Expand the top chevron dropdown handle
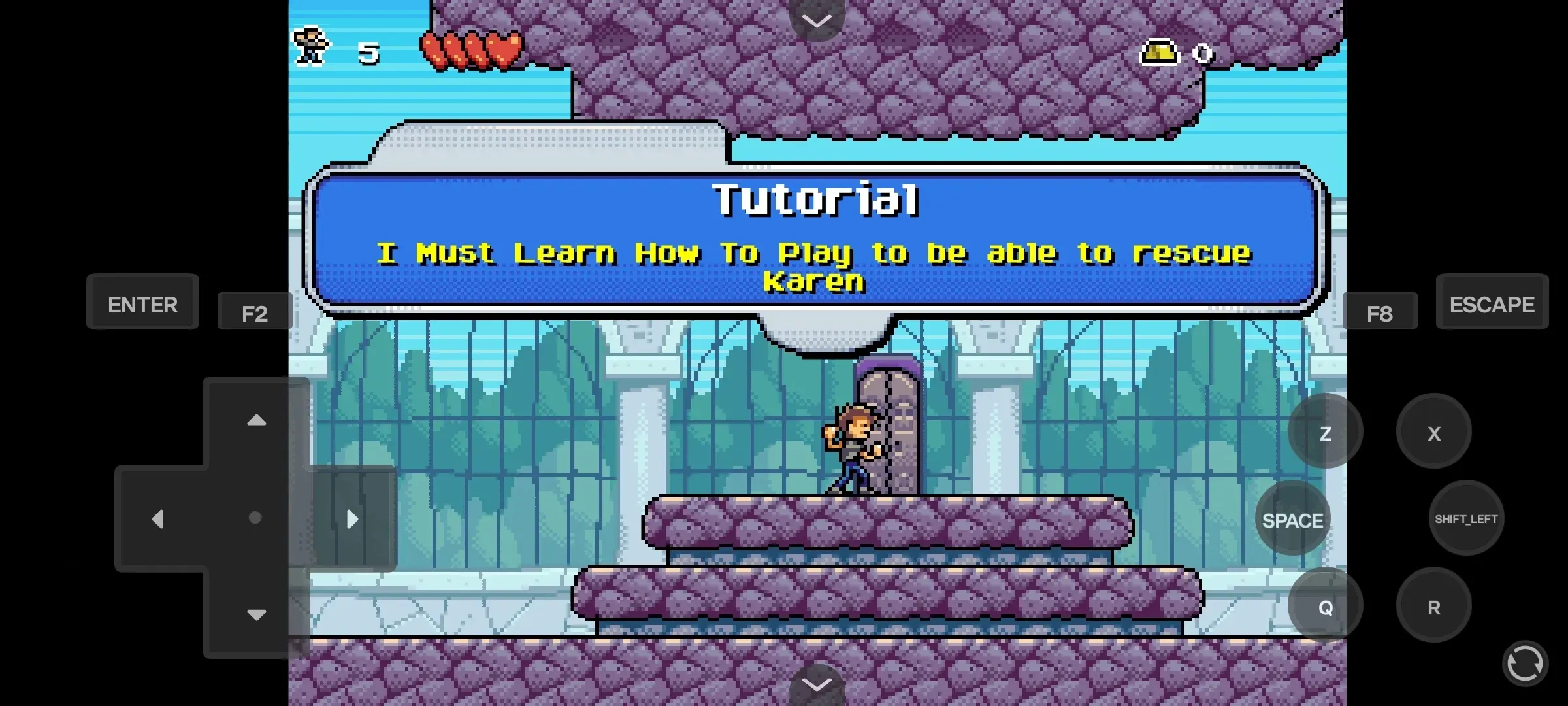The height and width of the screenshot is (706, 1568). click(x=817, y=20)
